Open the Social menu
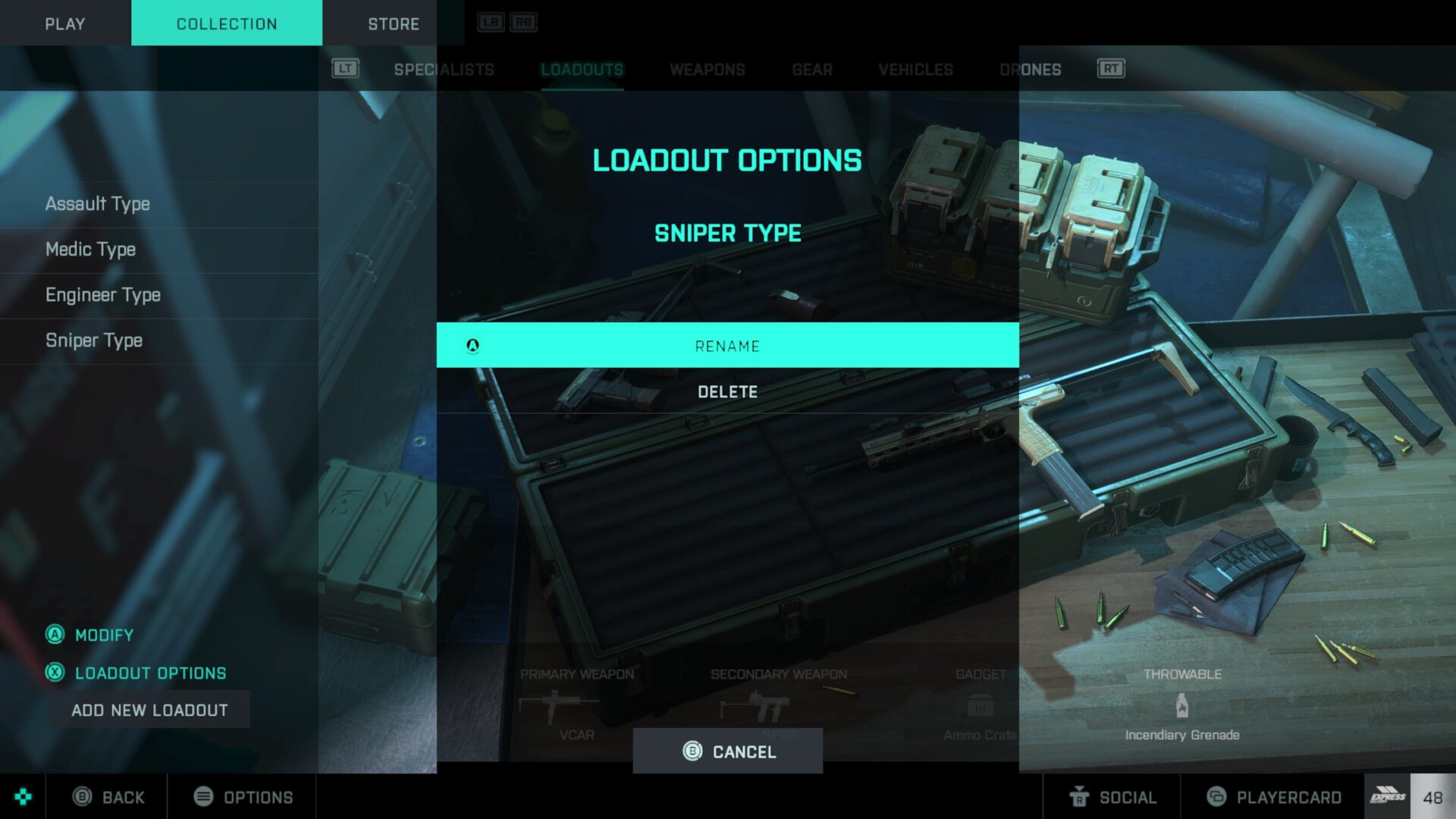 (x=1112, y=797)
